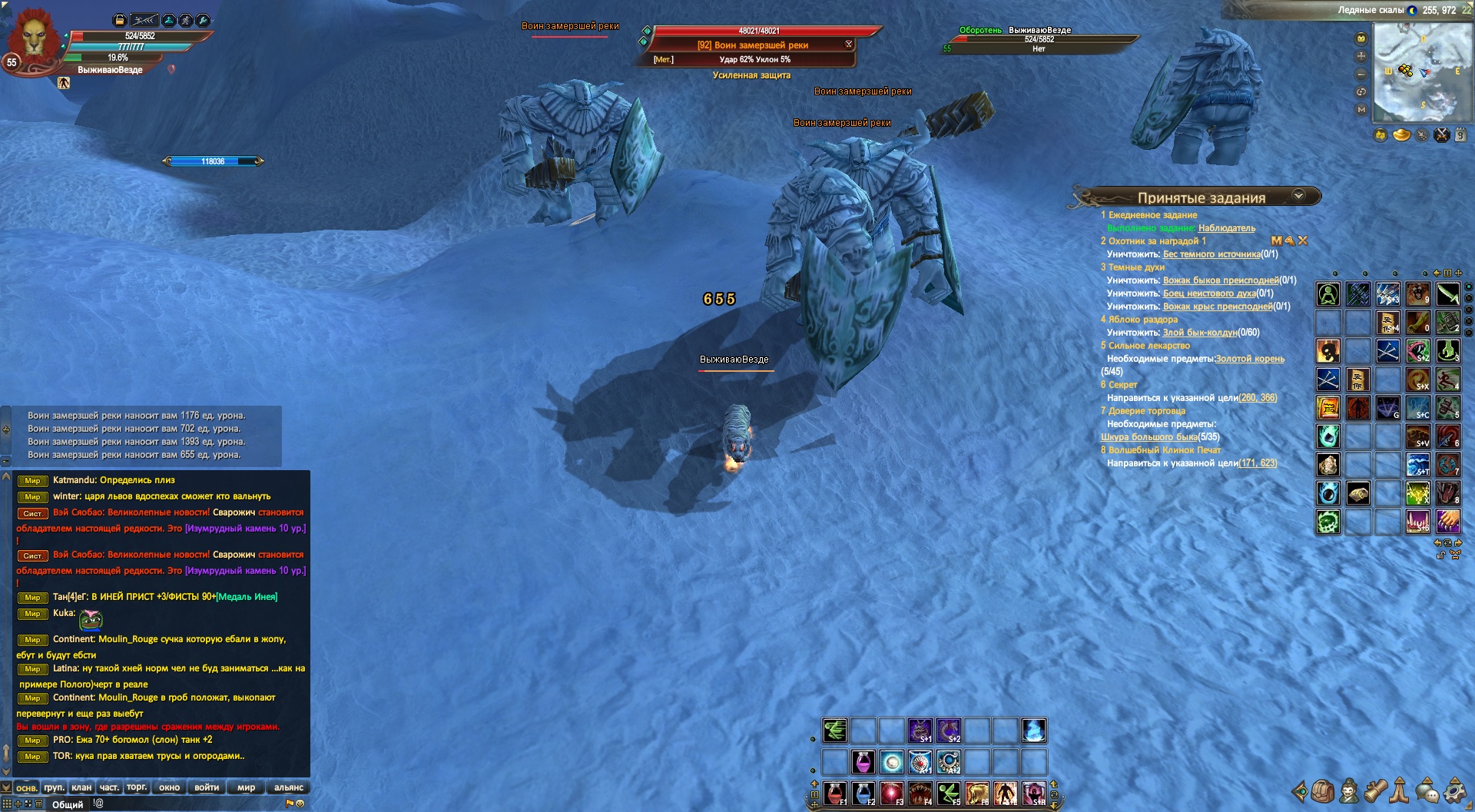This screenshot has height=812, width=1475.
Task: Close the target frame of Воин замерзшей реки
Action: tap(849, 44)
